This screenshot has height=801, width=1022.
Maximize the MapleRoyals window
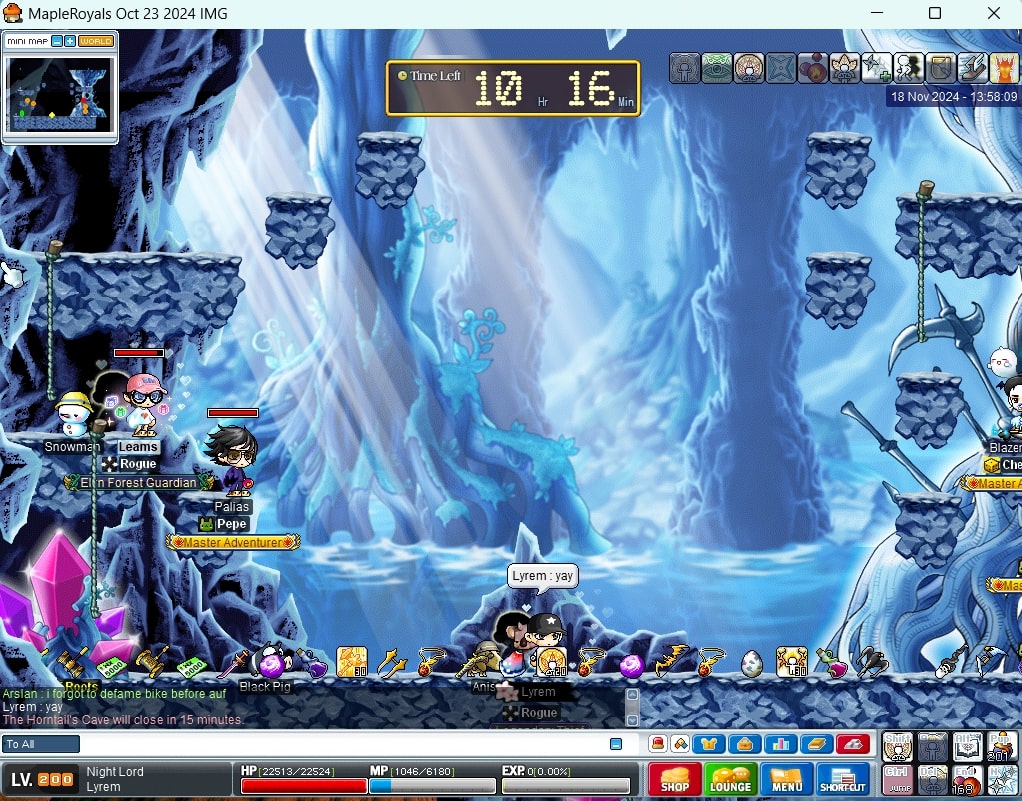point(935,13)
